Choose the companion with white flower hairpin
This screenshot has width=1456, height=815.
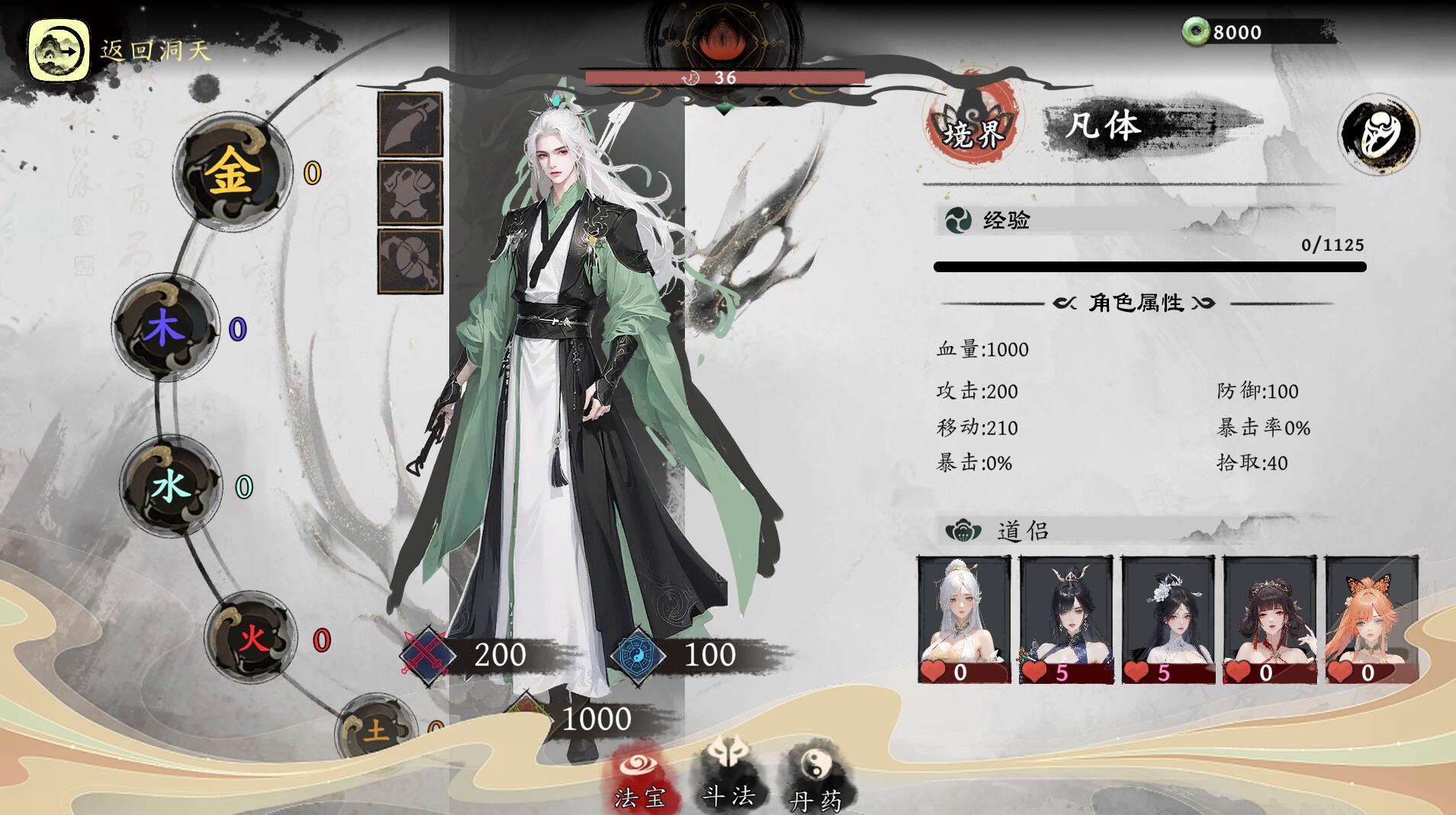tap(1168, 619)
